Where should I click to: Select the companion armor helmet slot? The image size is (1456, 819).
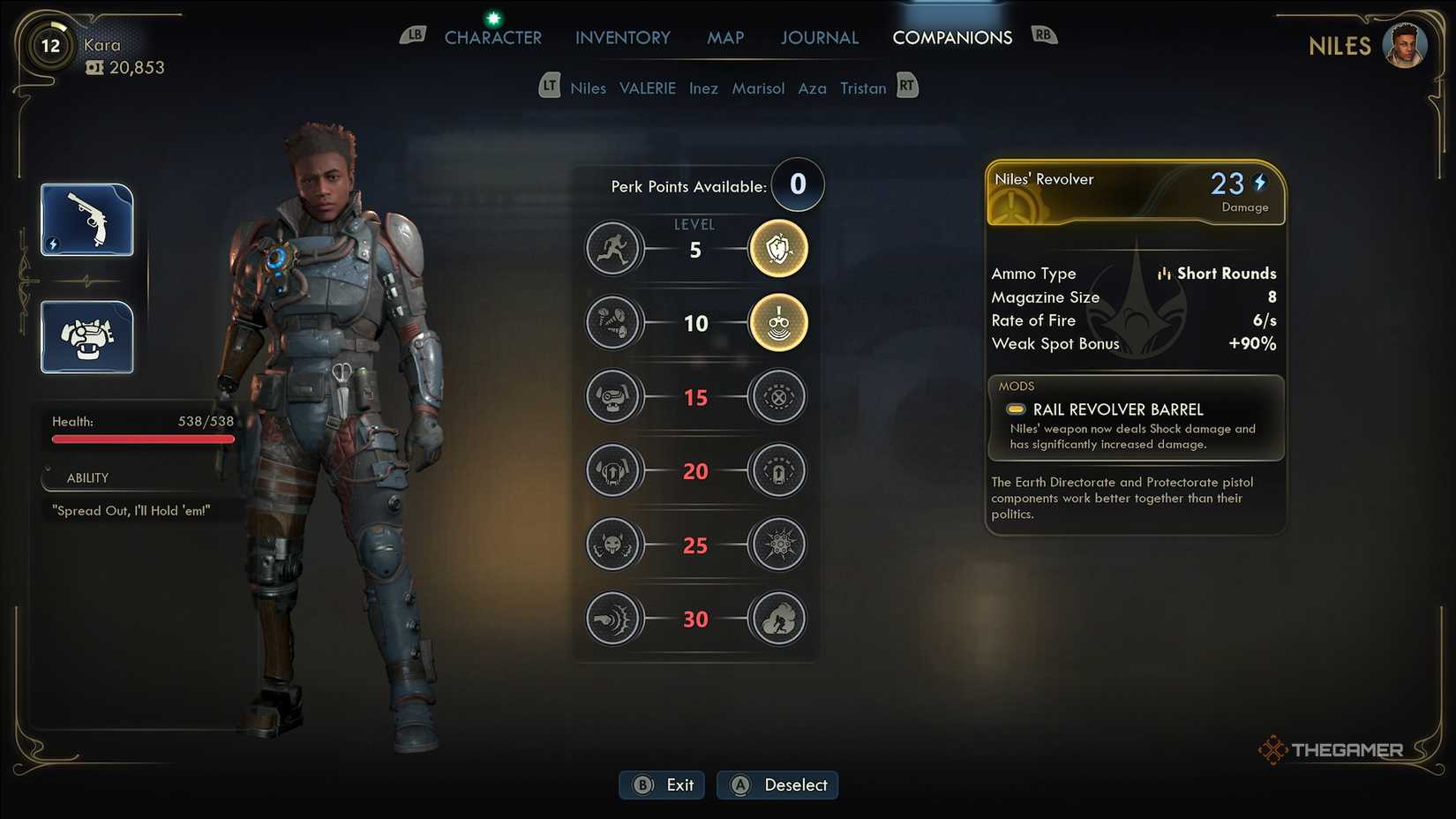click(87, 337)
